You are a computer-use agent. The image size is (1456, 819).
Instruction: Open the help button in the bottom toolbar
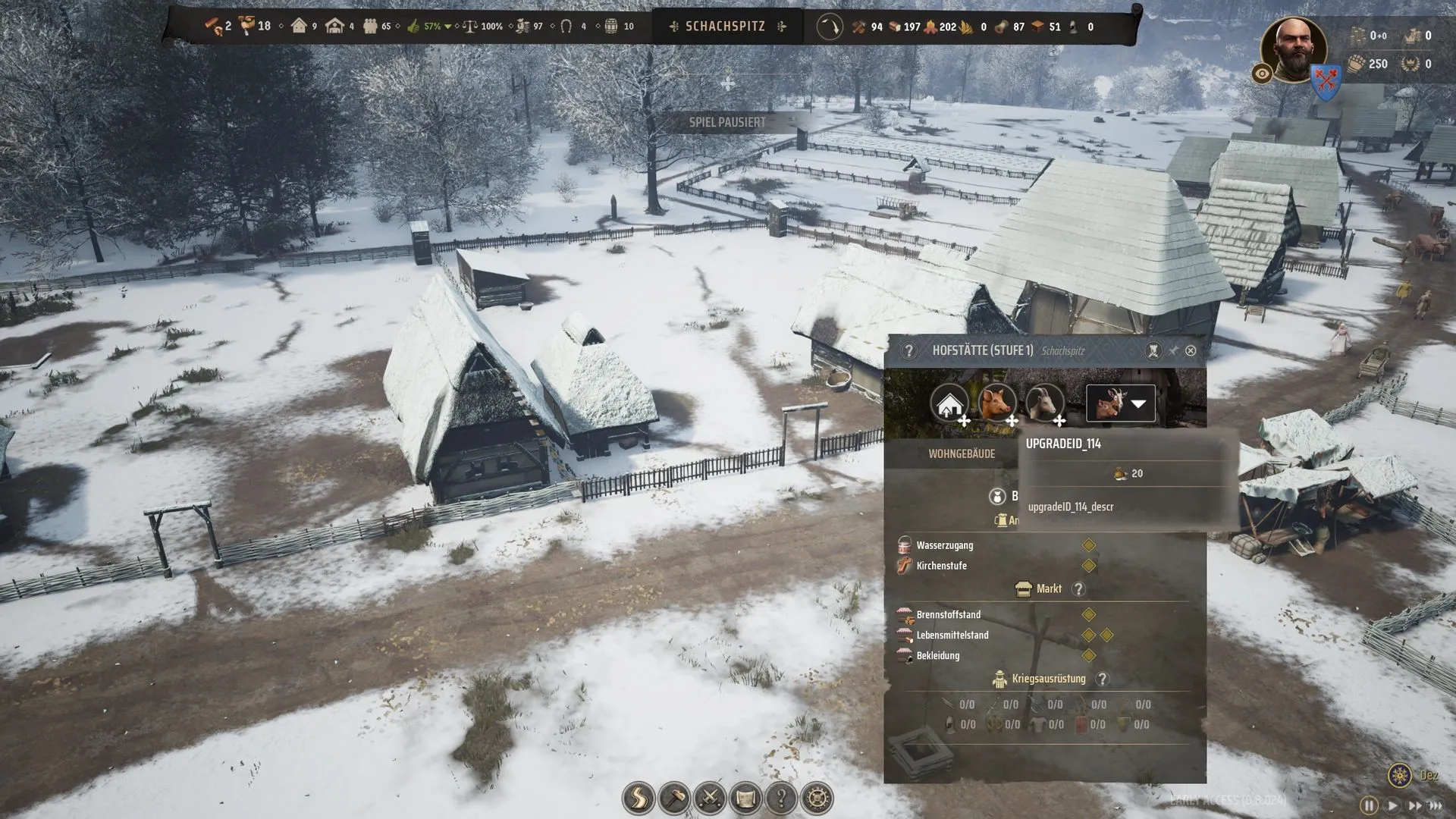pyautogui.click(x=781, y=798)
